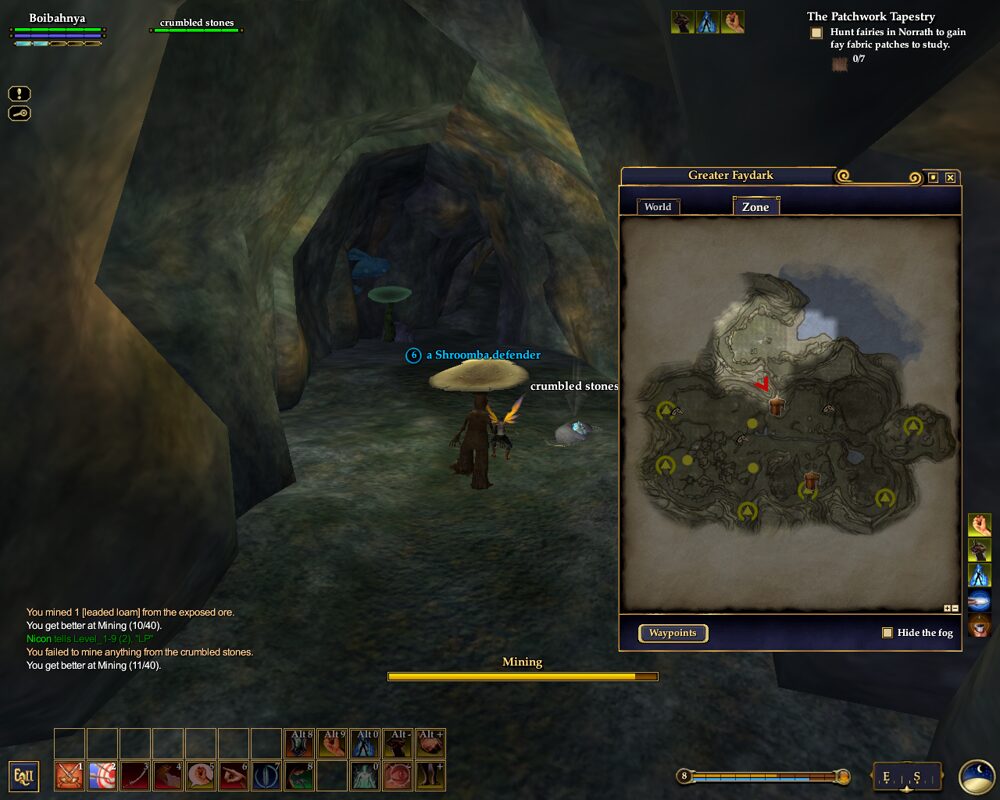Maximize the map window
Image resolution: width=1000 pixels, height=800 pixels.
933,177
